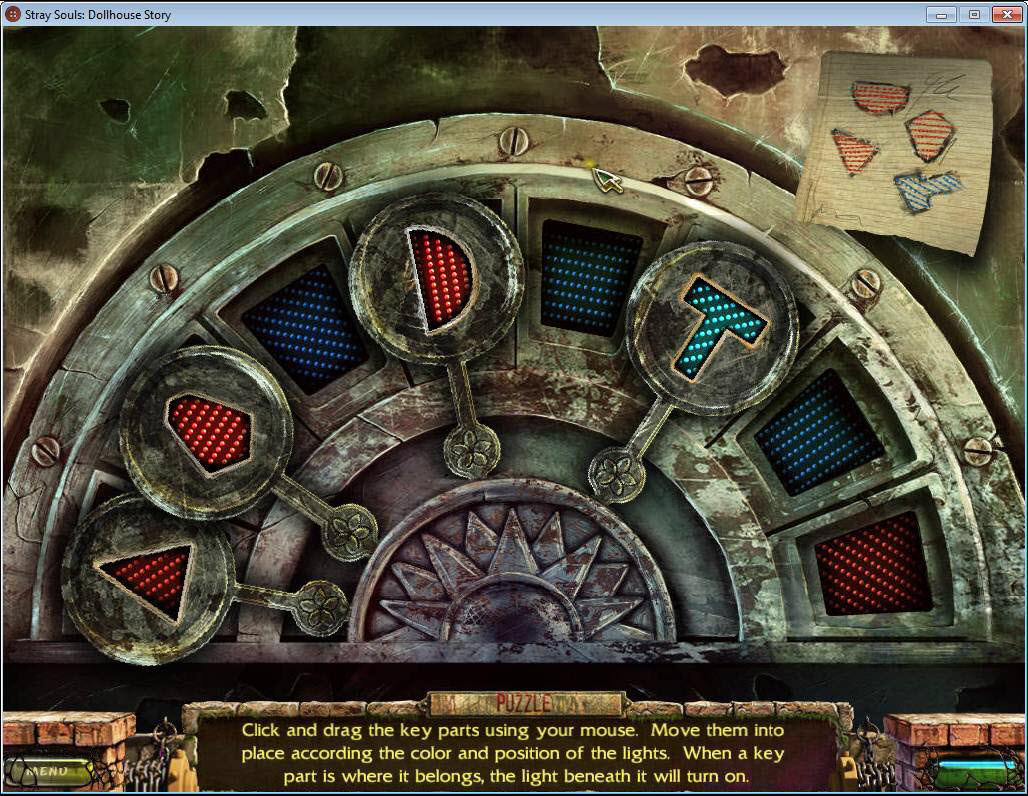Viewport: 1028px width, 796px height.
Task: Pick the cyan arrow-shaped key part
Action: click(x=718, y=324)
